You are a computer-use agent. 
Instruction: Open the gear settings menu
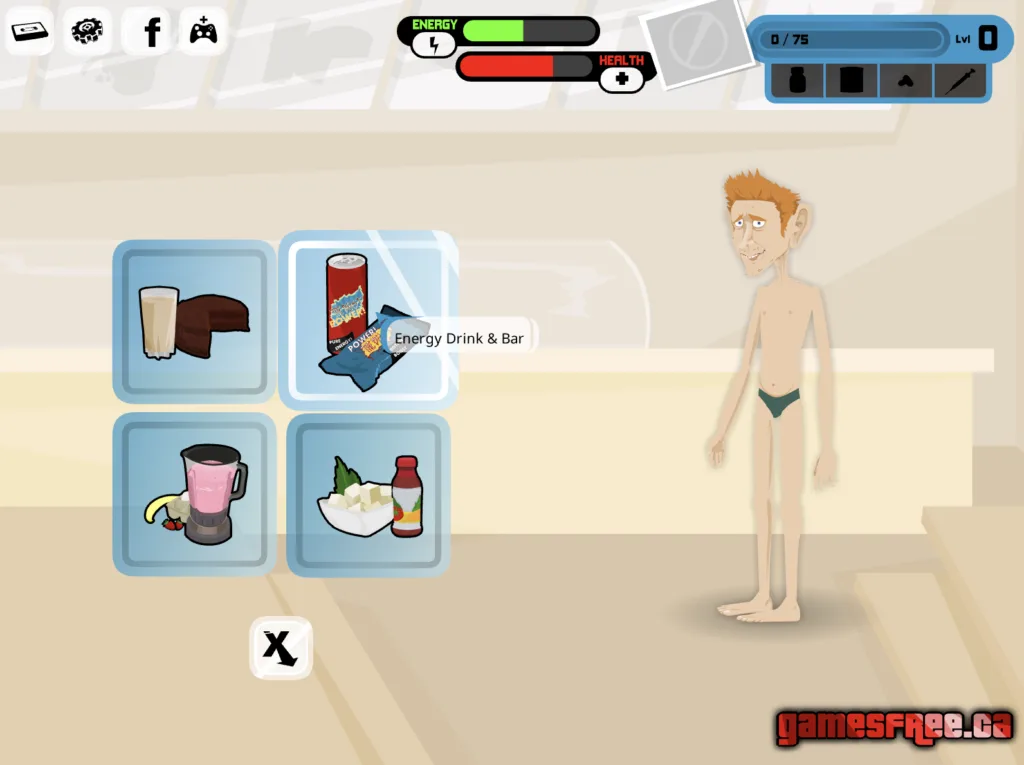(x=90, y=31)
